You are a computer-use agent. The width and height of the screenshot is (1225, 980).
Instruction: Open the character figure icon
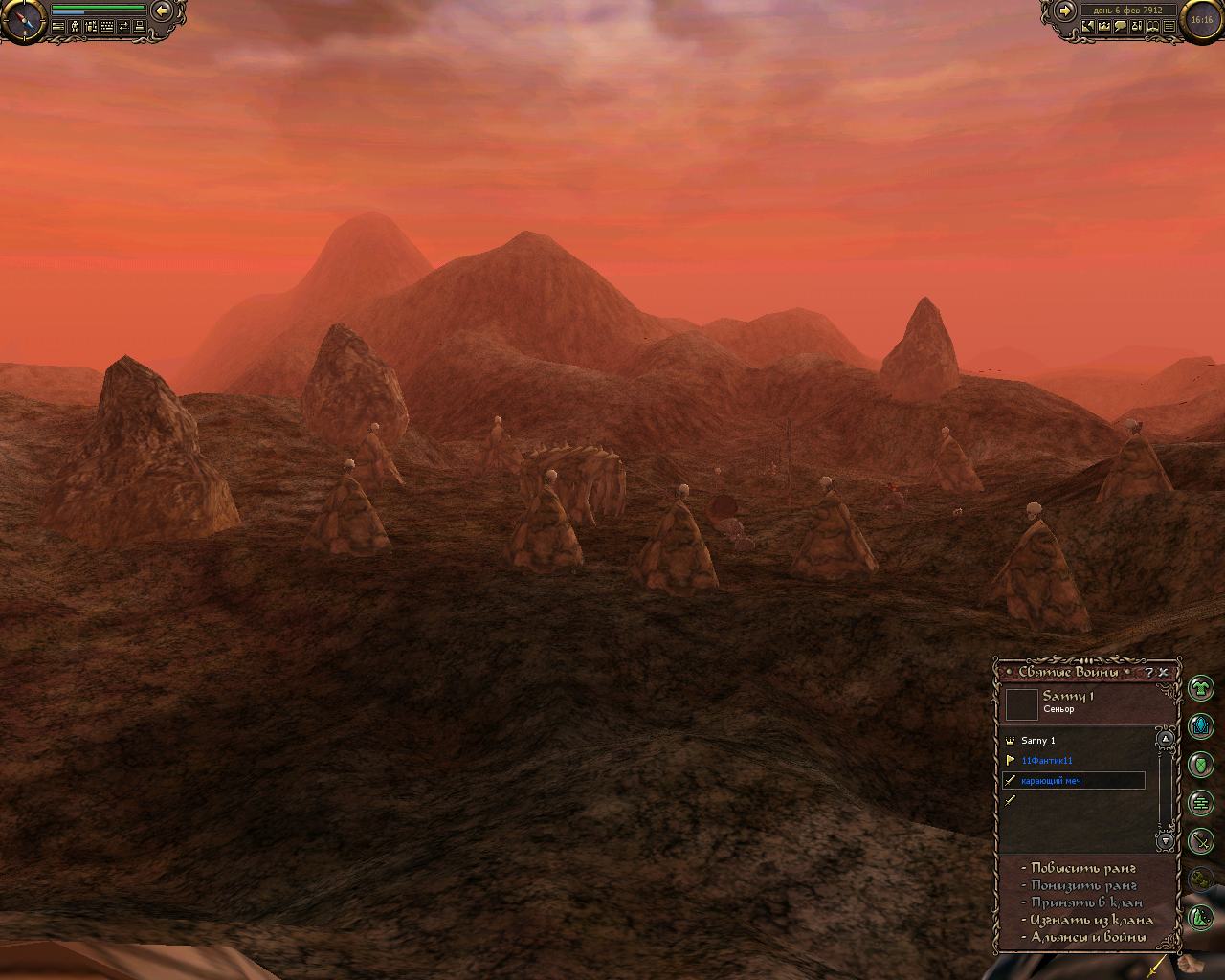coord(75,27)
